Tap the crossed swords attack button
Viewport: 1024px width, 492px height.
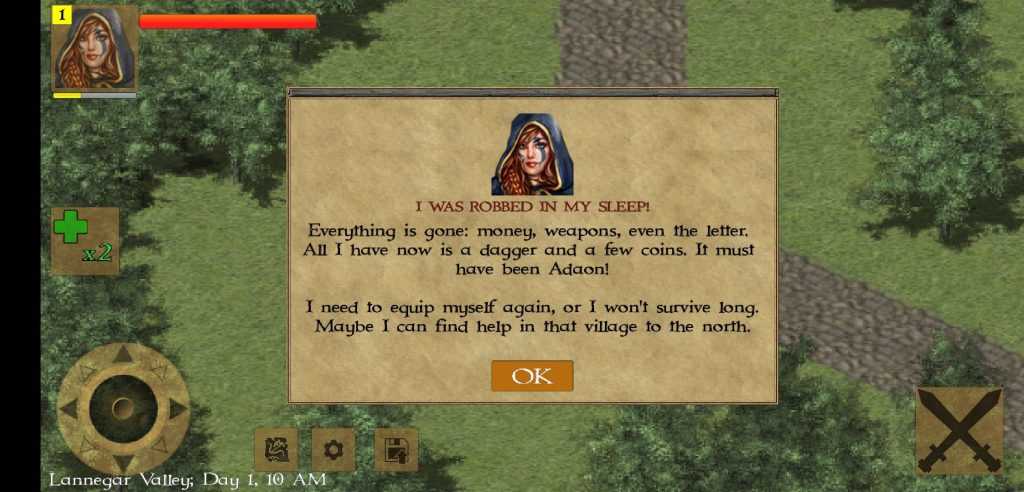point(958,430)
